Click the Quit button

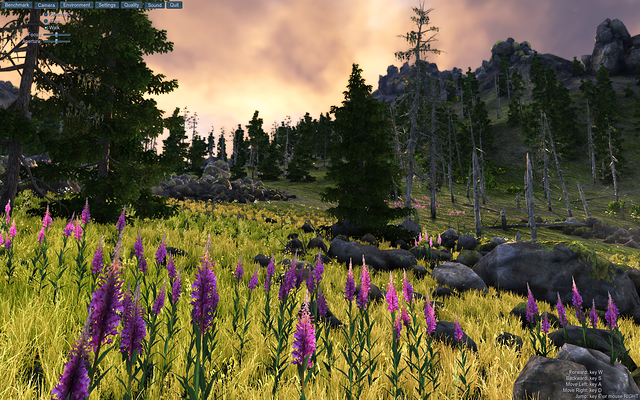(174, 5)
